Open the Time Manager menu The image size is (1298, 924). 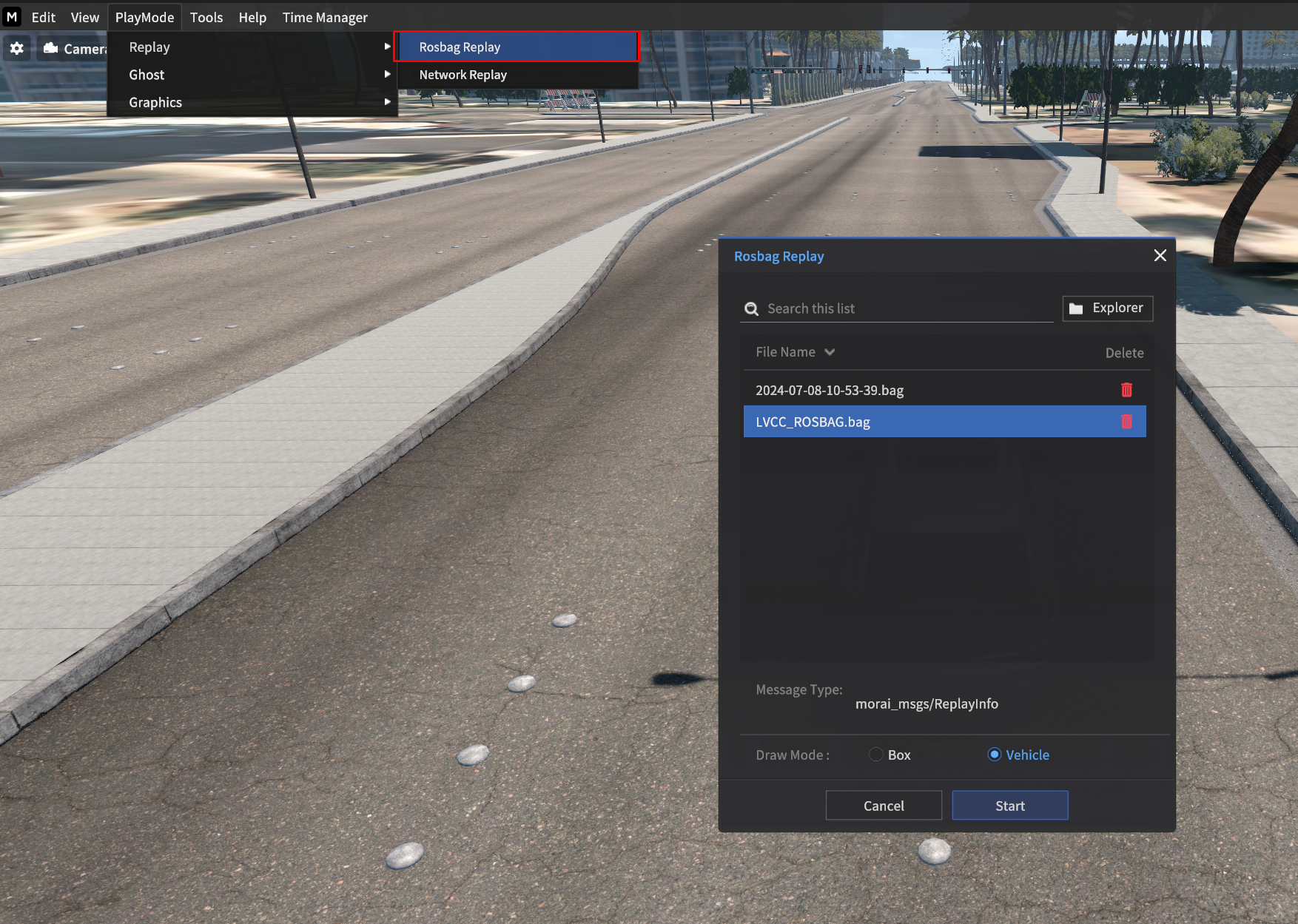click(325, 17)
